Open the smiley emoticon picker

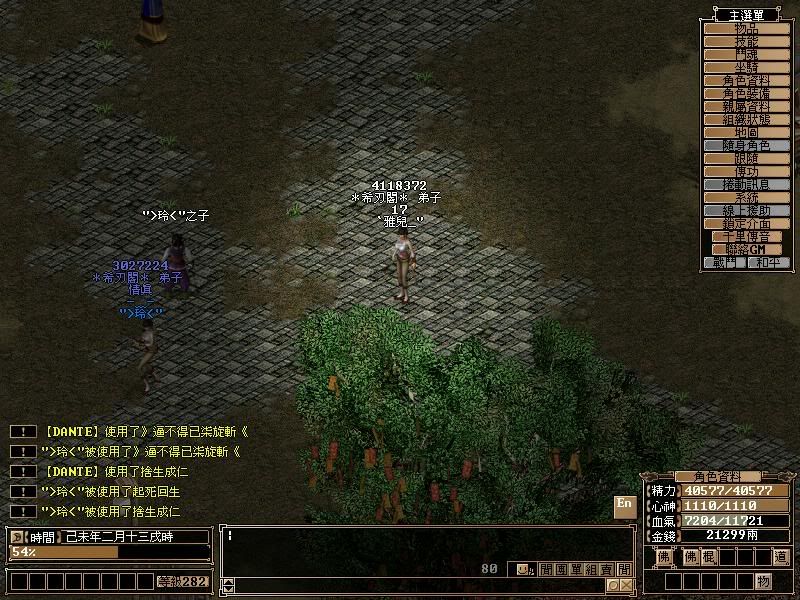(522, 569)
